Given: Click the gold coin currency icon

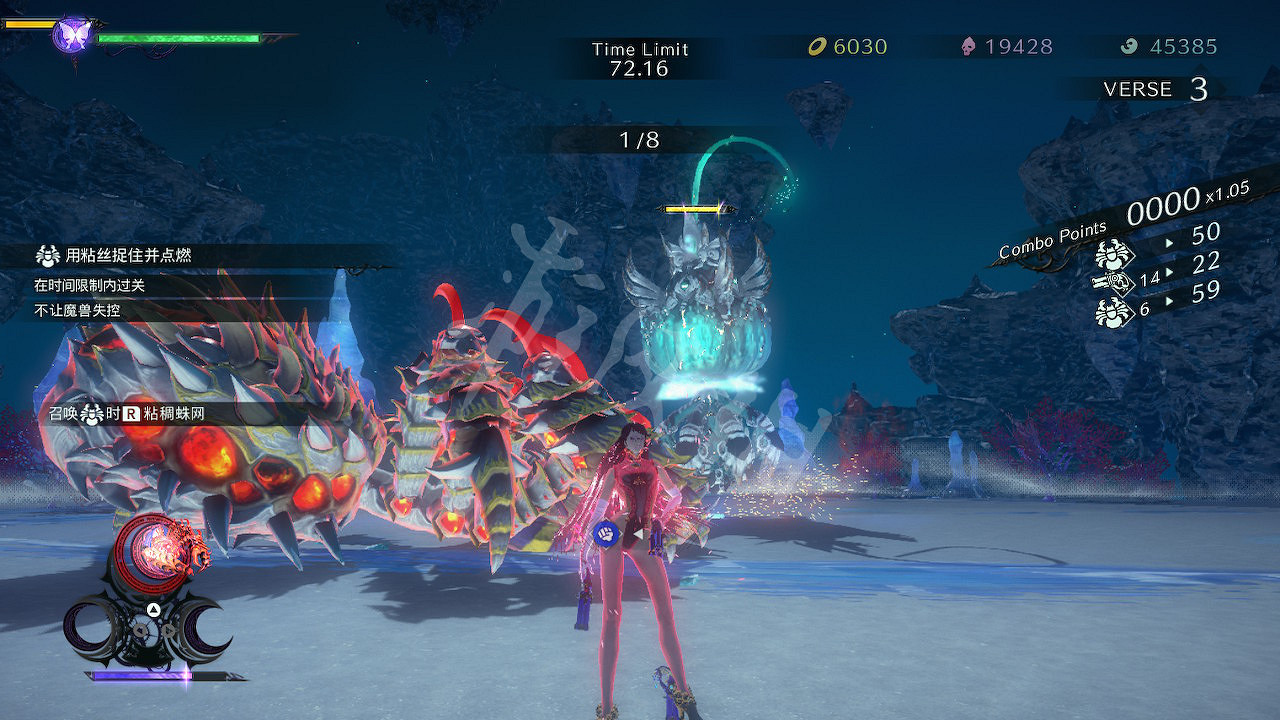Looking at the screenshot, I should click(x=818, y=45).
